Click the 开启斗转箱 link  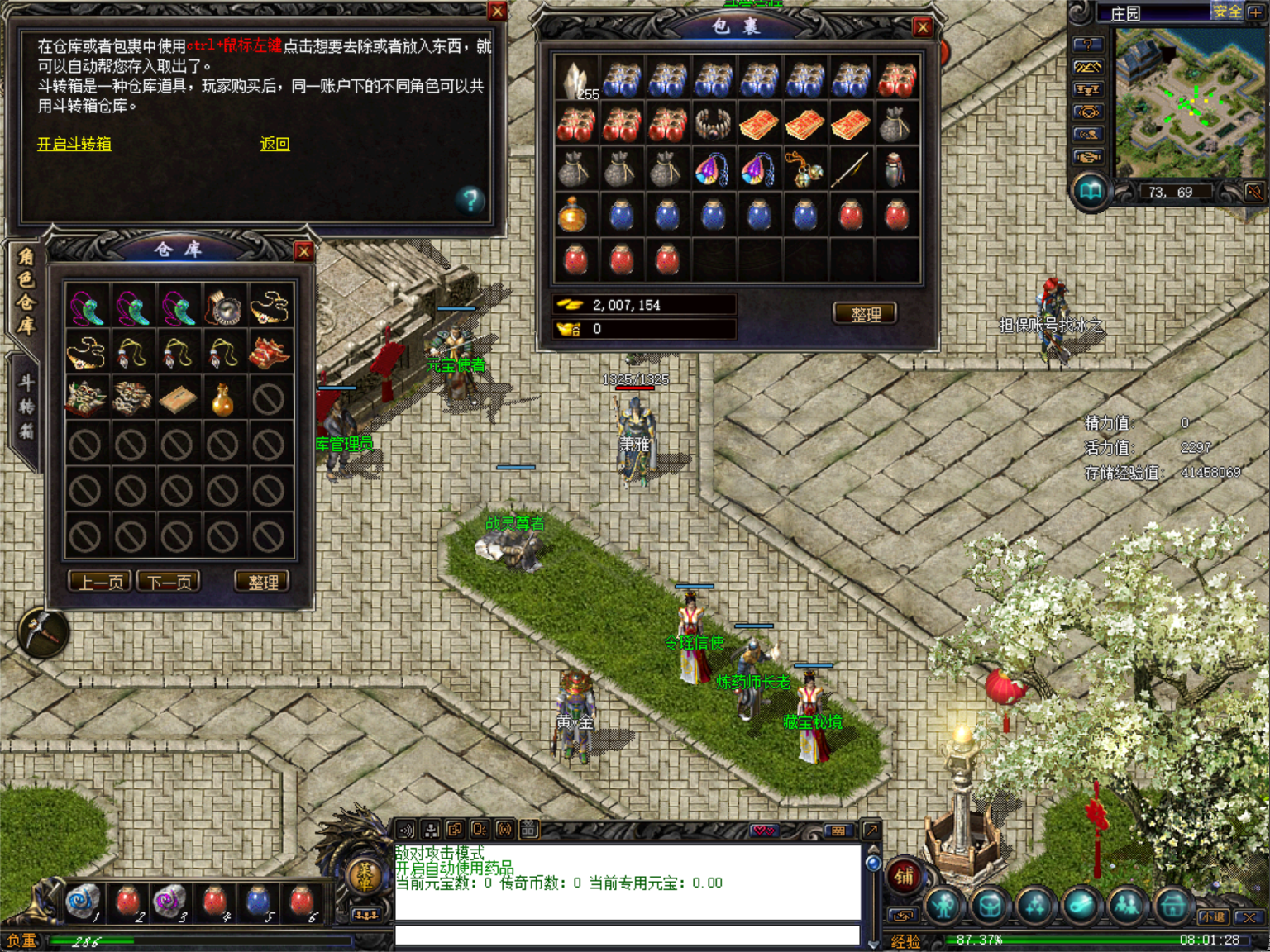pos(74,145)
